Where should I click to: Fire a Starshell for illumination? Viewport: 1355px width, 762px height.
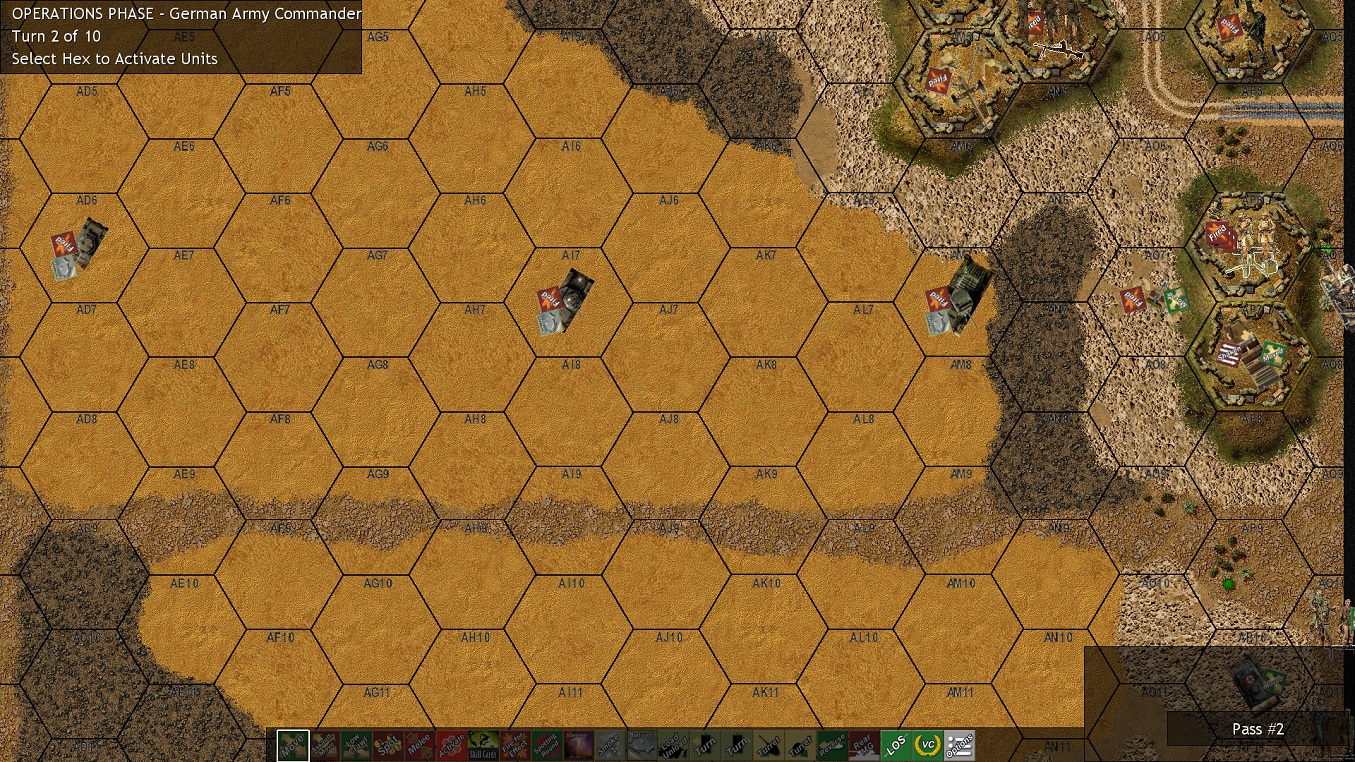click(x=578, y=744)
